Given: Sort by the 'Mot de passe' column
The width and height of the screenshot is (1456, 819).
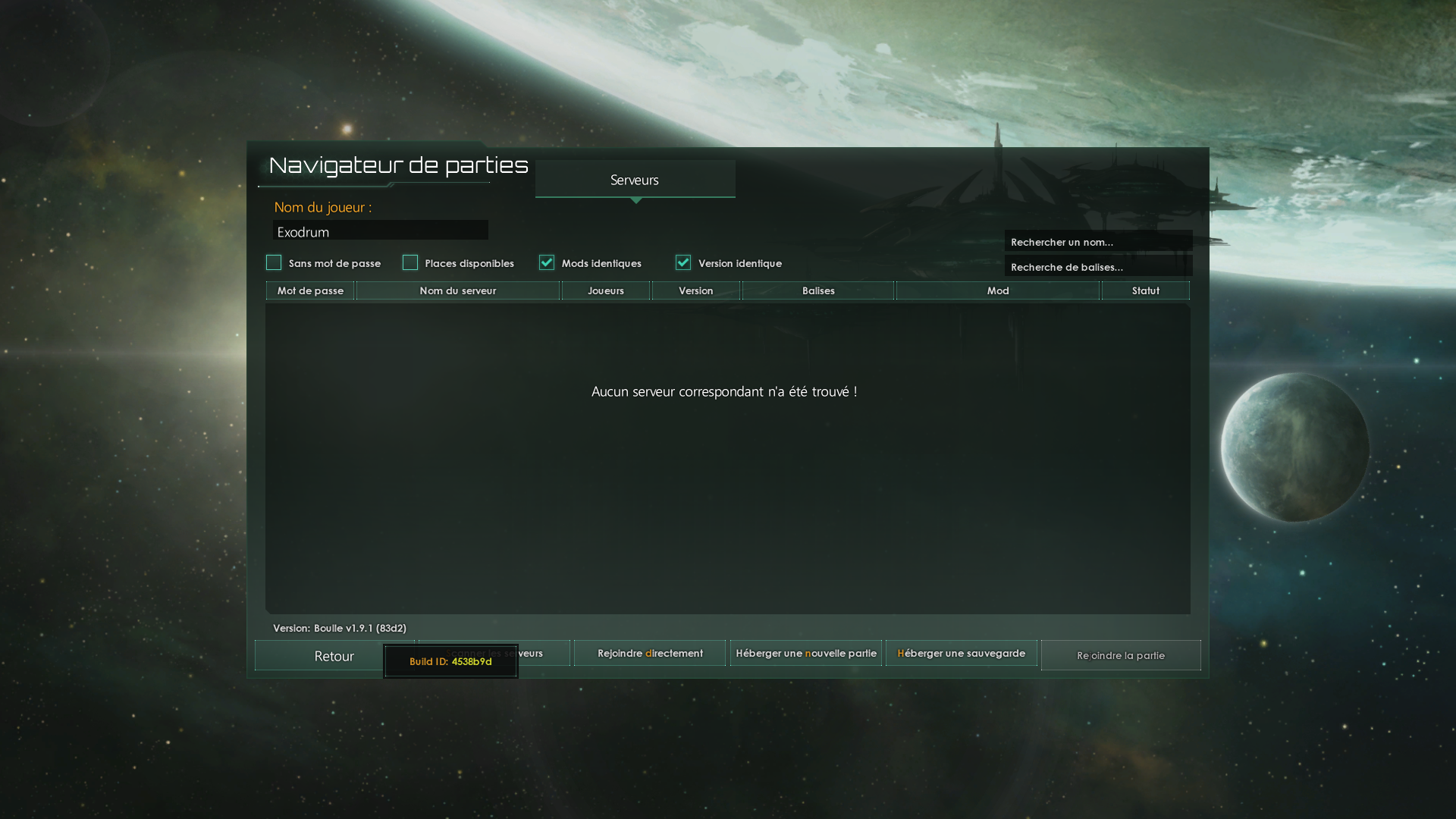Looking at the screenshot, I should click(x=310, y=290).
